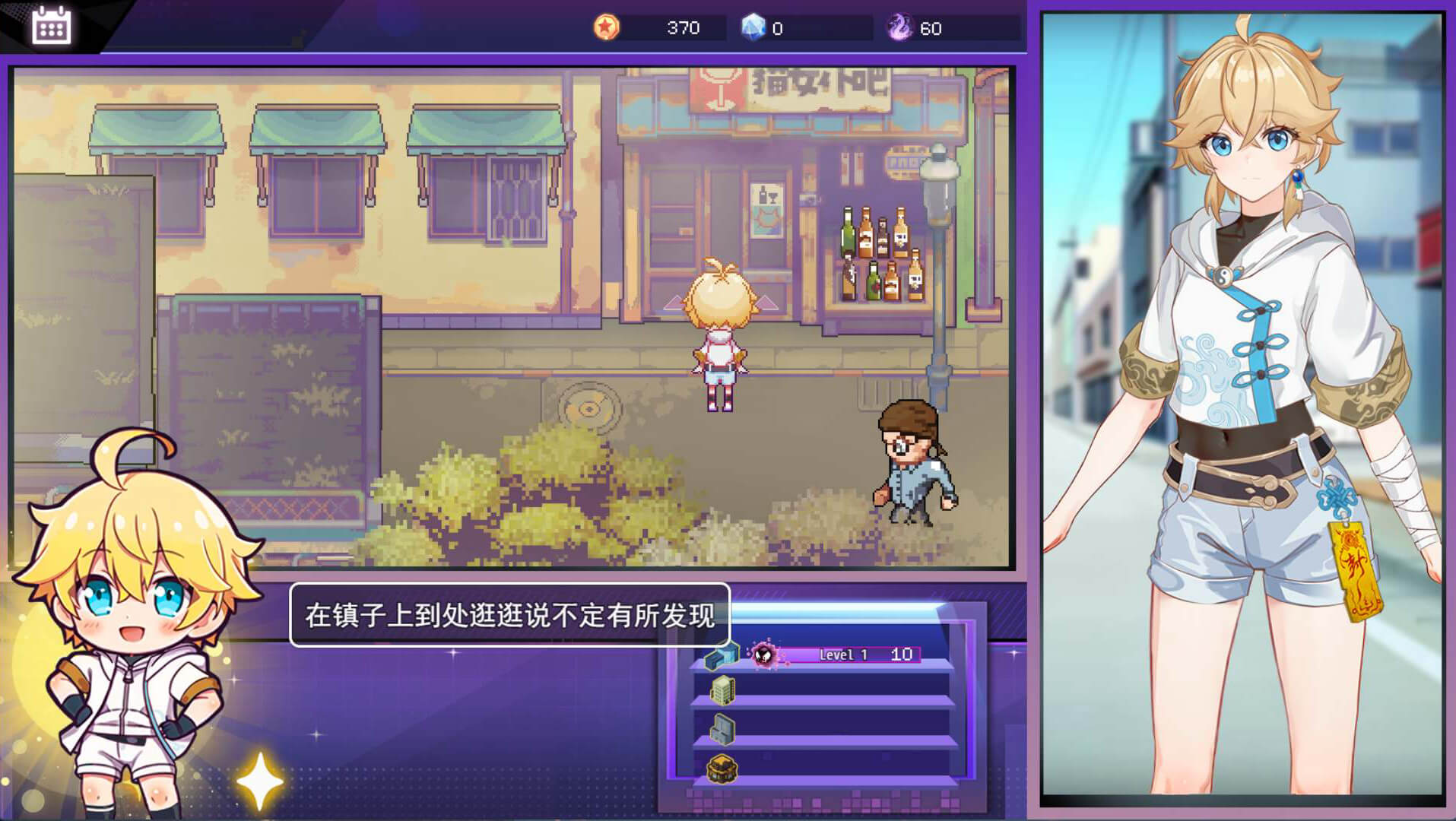
Task: Select the gray concrete building icon
Action: [x=722, y=729]
